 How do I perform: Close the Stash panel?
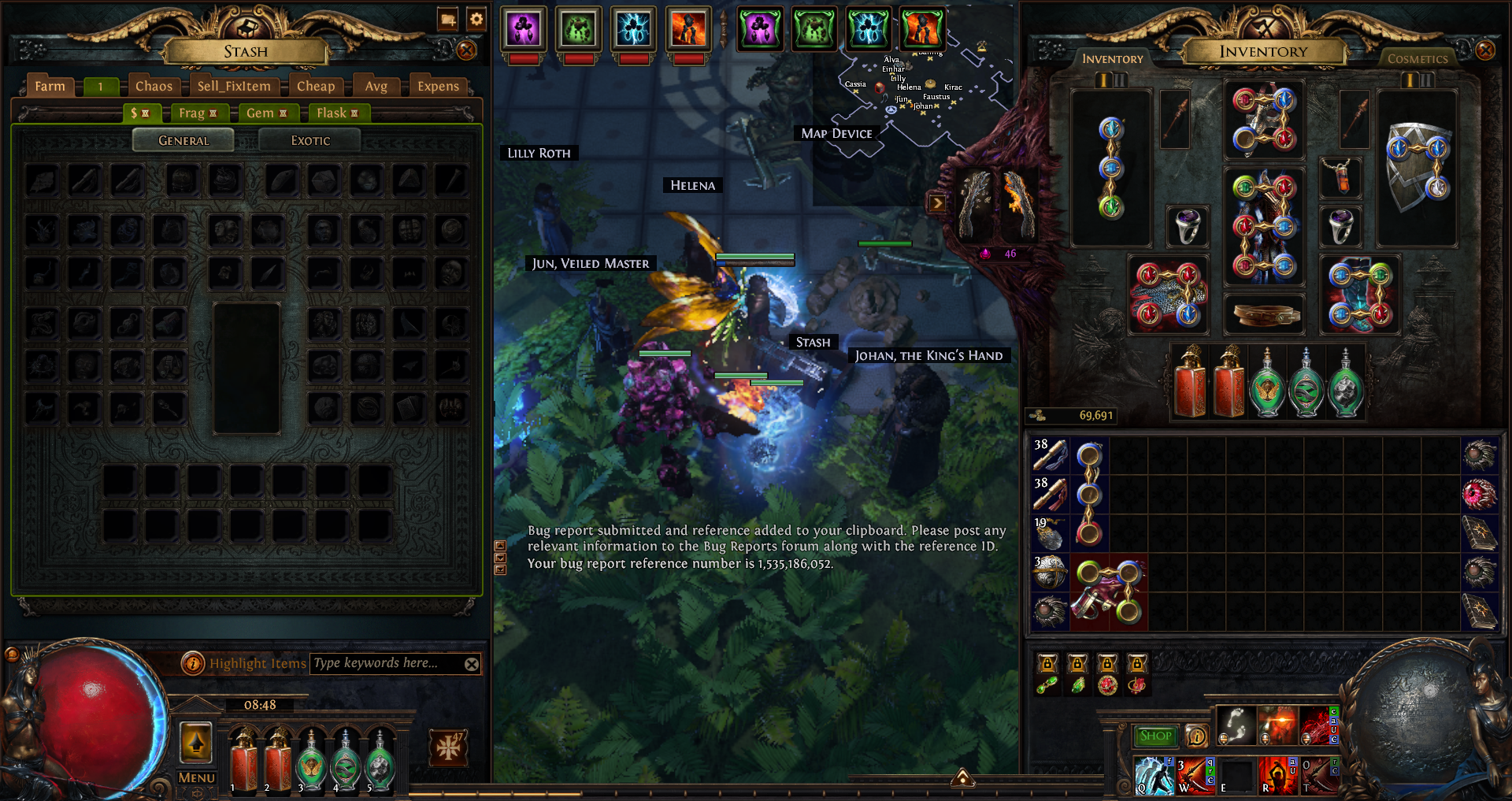pos(467,50)
